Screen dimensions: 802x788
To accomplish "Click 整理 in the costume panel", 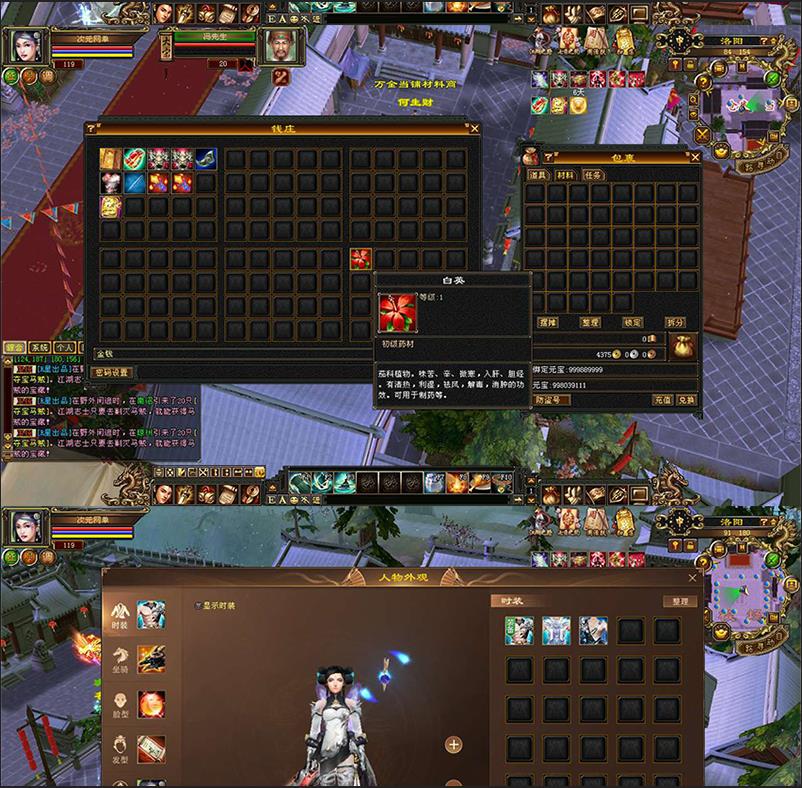I will click(680, 602).
